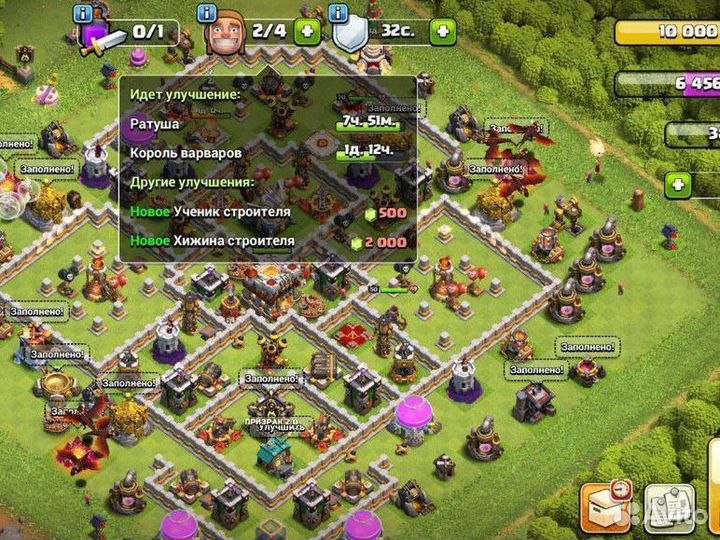Tap the green plus below the resource bars
Viewport: 720px width, 540px height.
point(680,185)
